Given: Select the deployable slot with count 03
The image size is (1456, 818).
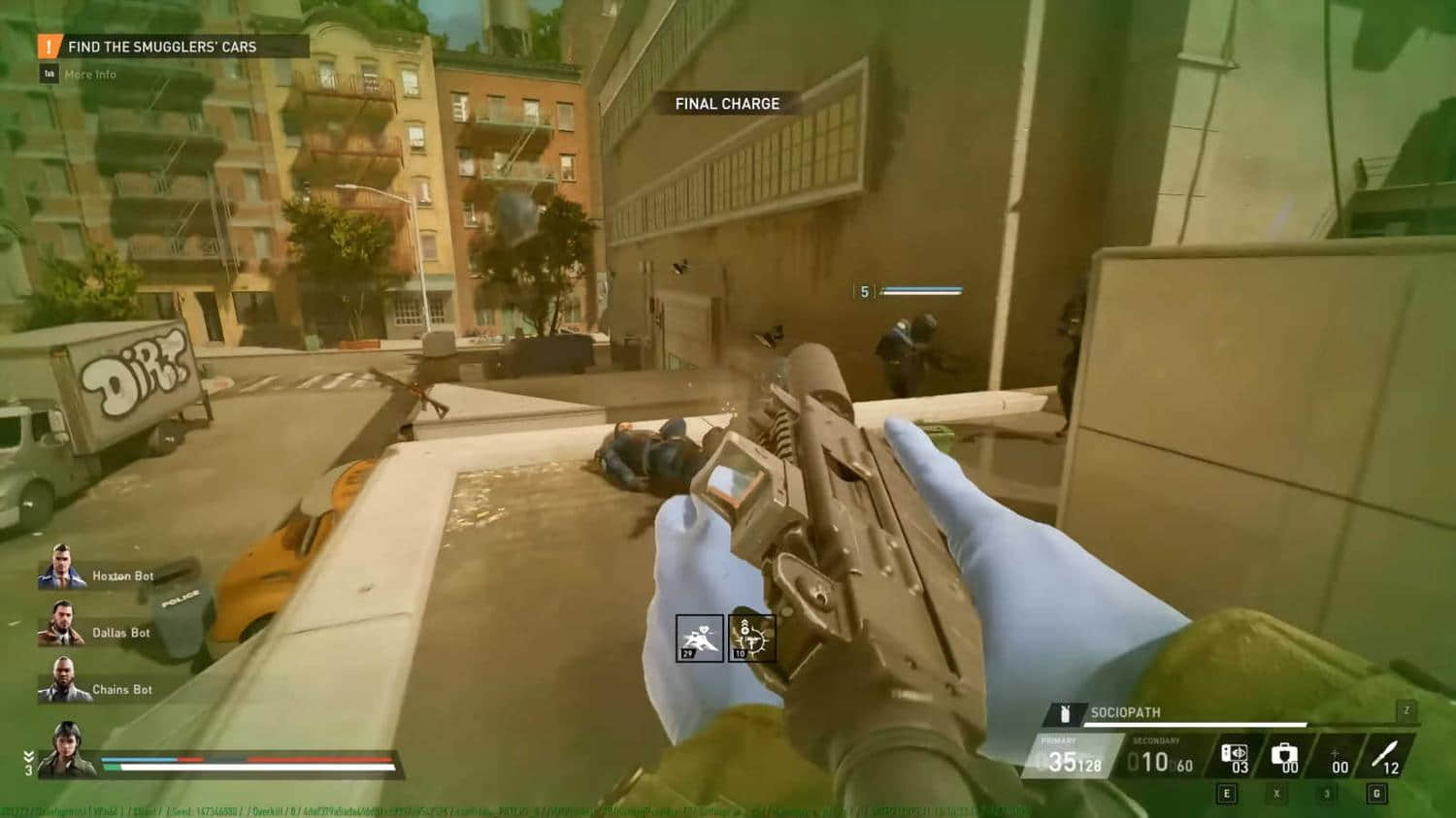Looking at the screenshot, I should [x=1235, y=757].
